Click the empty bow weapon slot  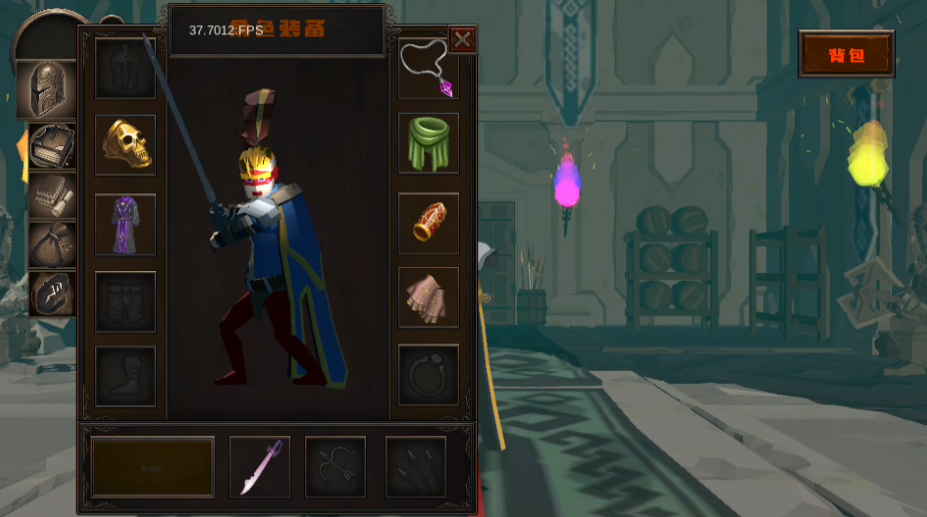(335, 466)
